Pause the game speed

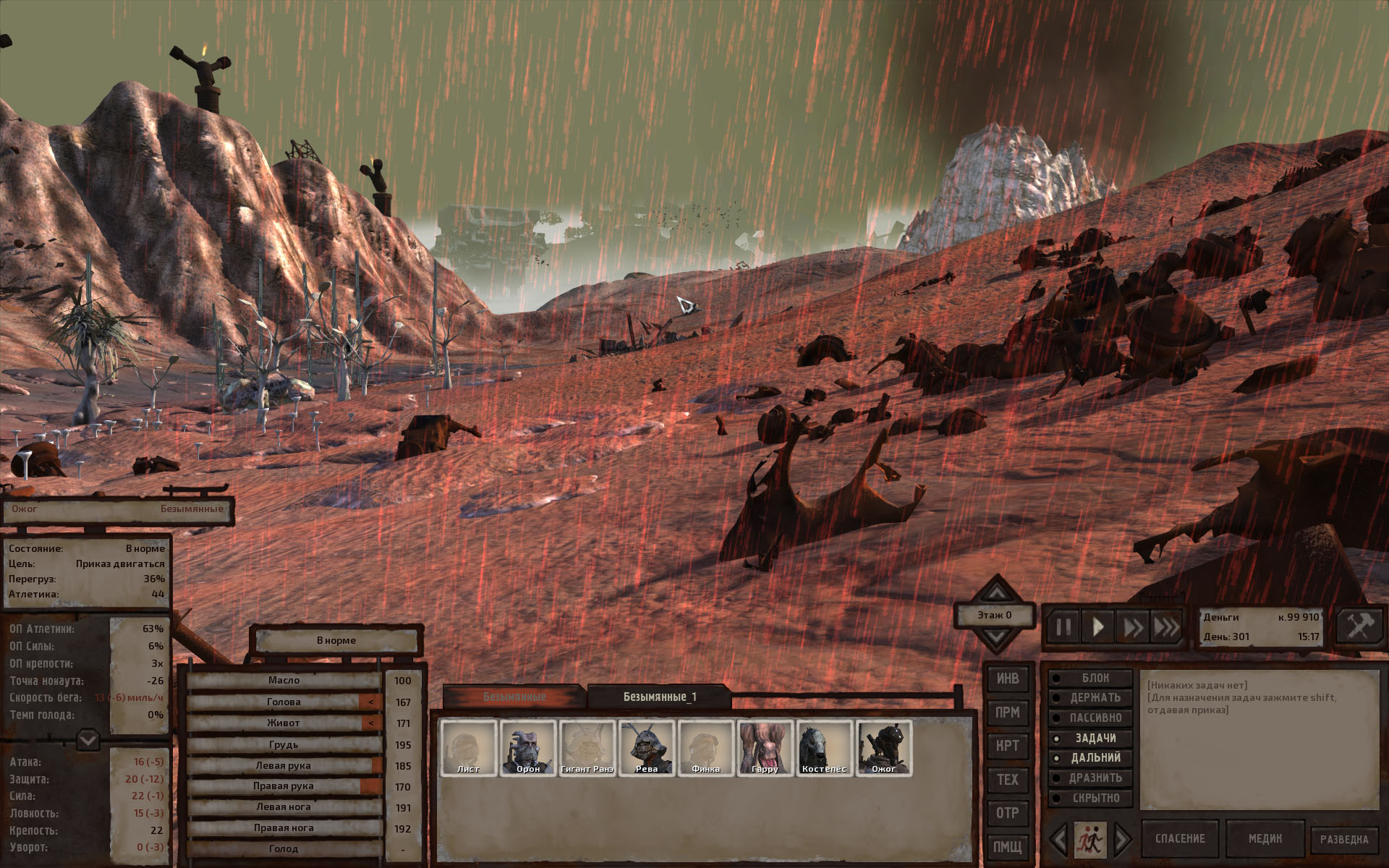click(x=1063, y=626)
